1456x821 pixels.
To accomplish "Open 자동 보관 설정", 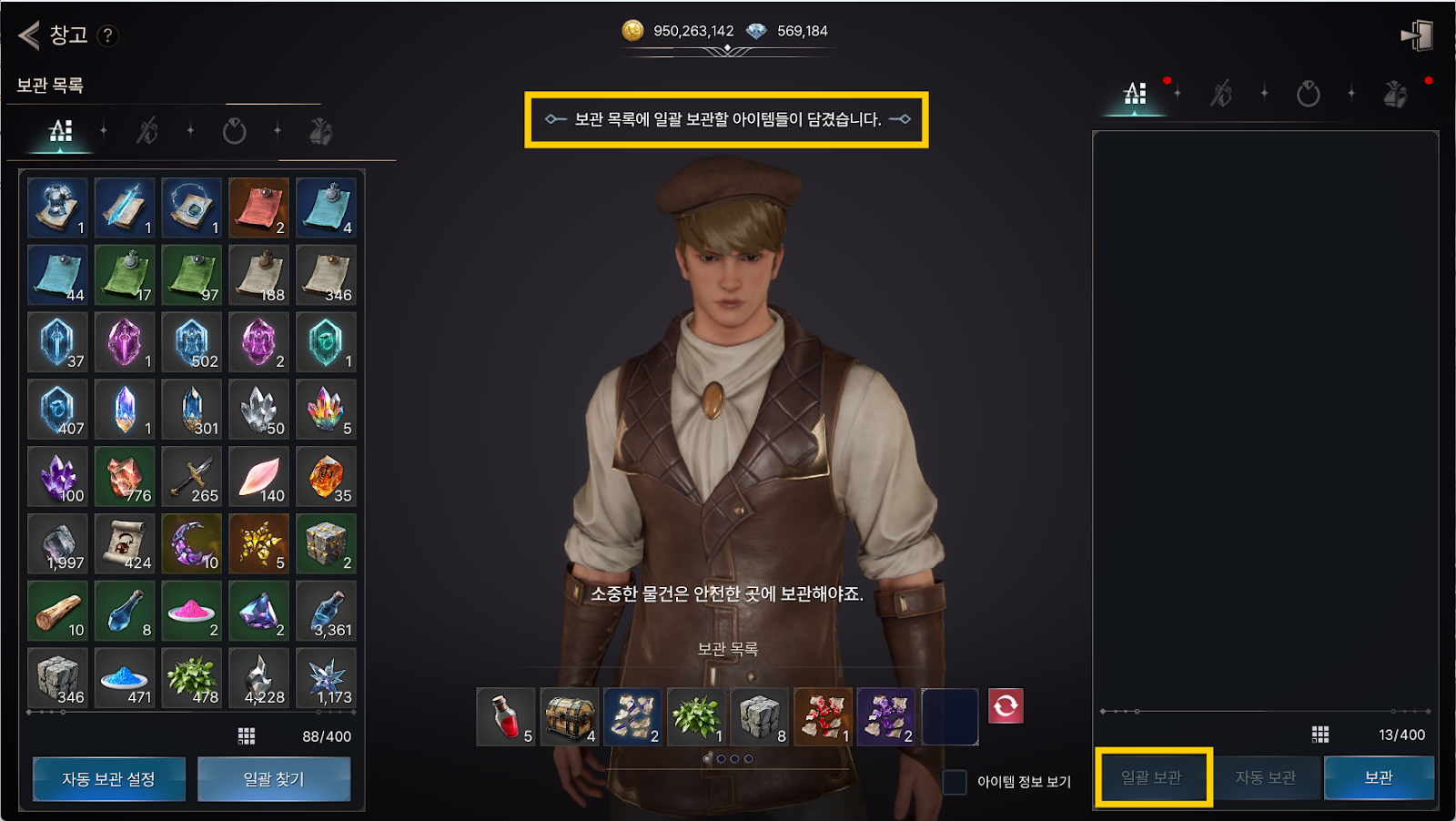I will 109,779.
